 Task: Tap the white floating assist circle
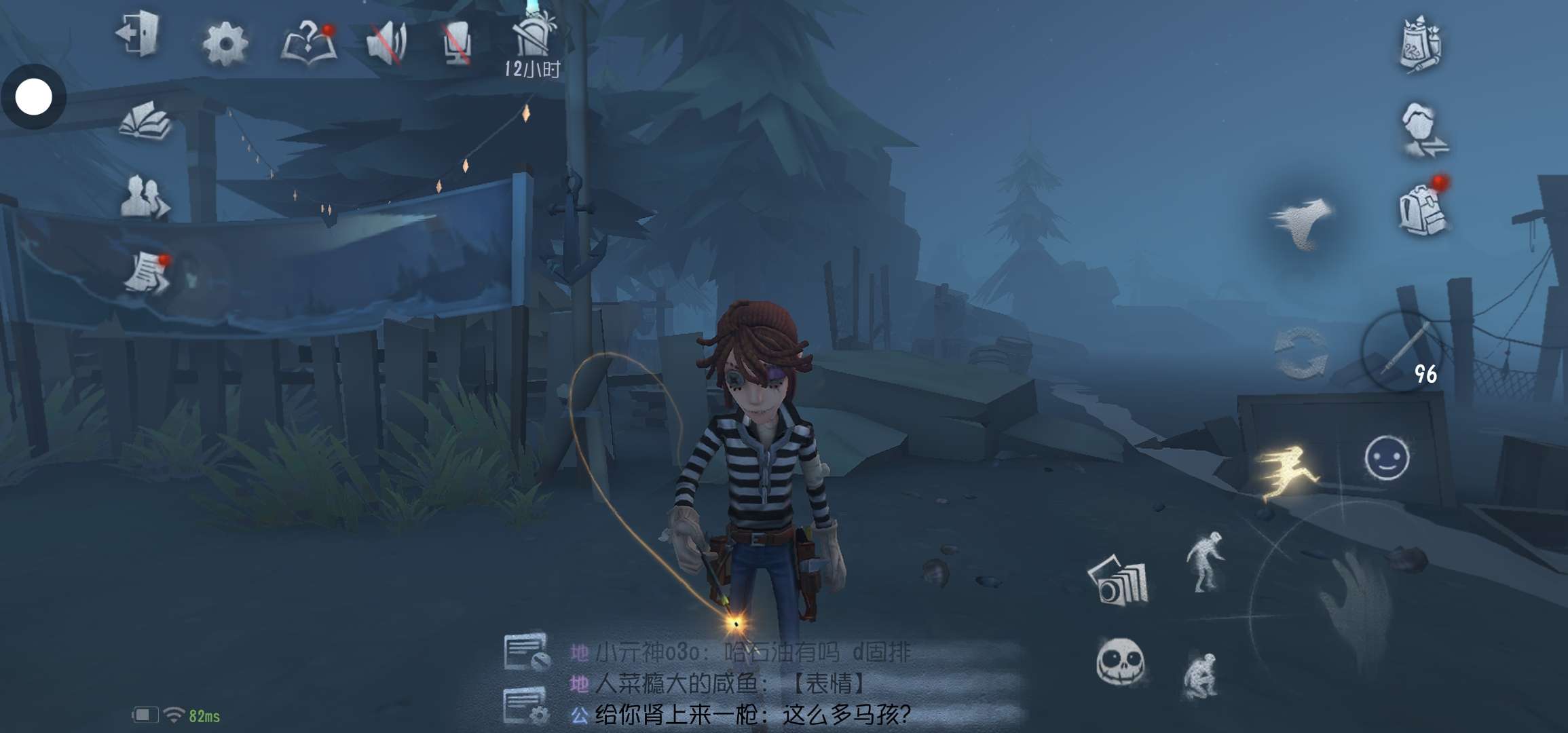[33, 97]
